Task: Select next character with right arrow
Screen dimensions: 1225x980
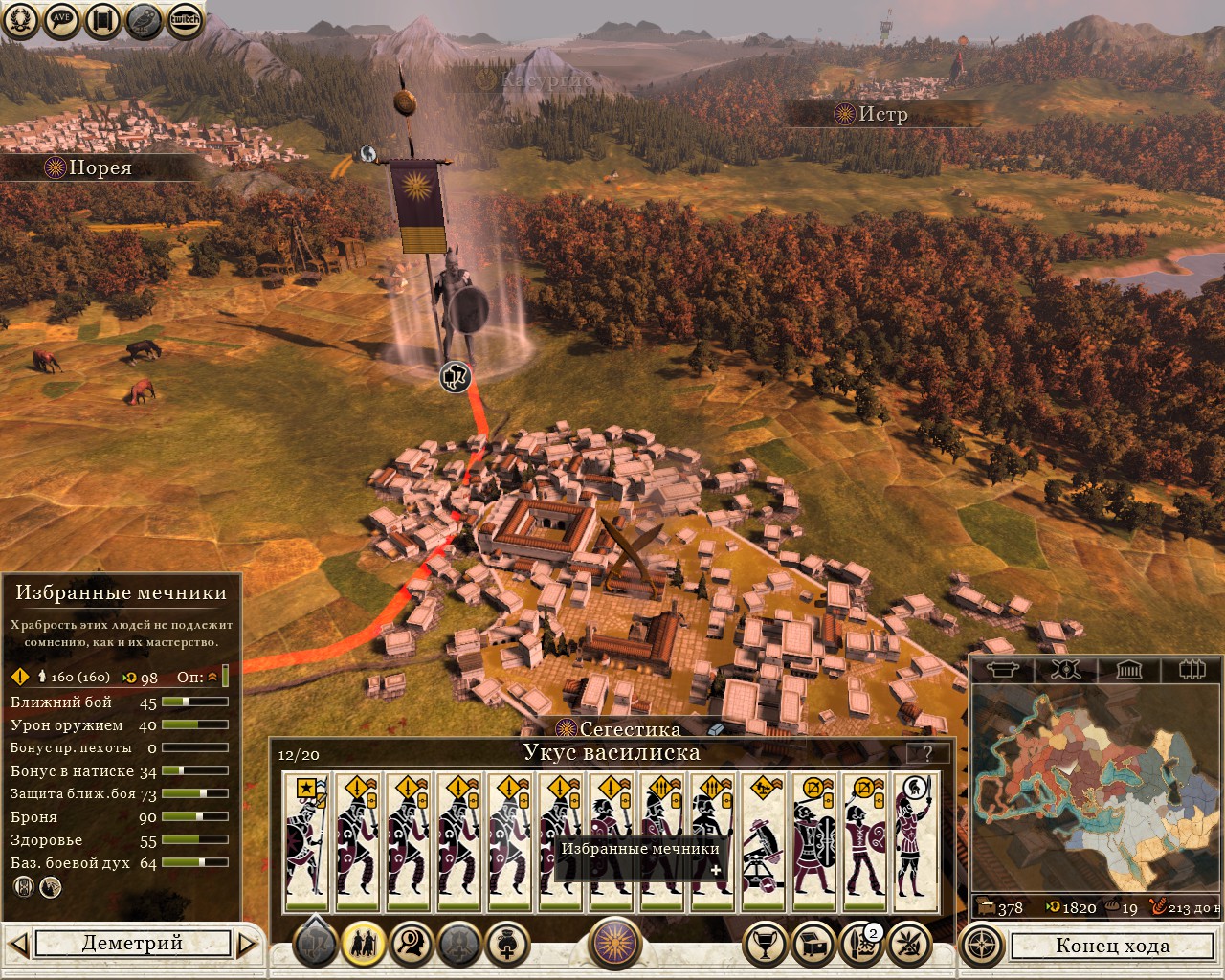Action: (247, 944)
